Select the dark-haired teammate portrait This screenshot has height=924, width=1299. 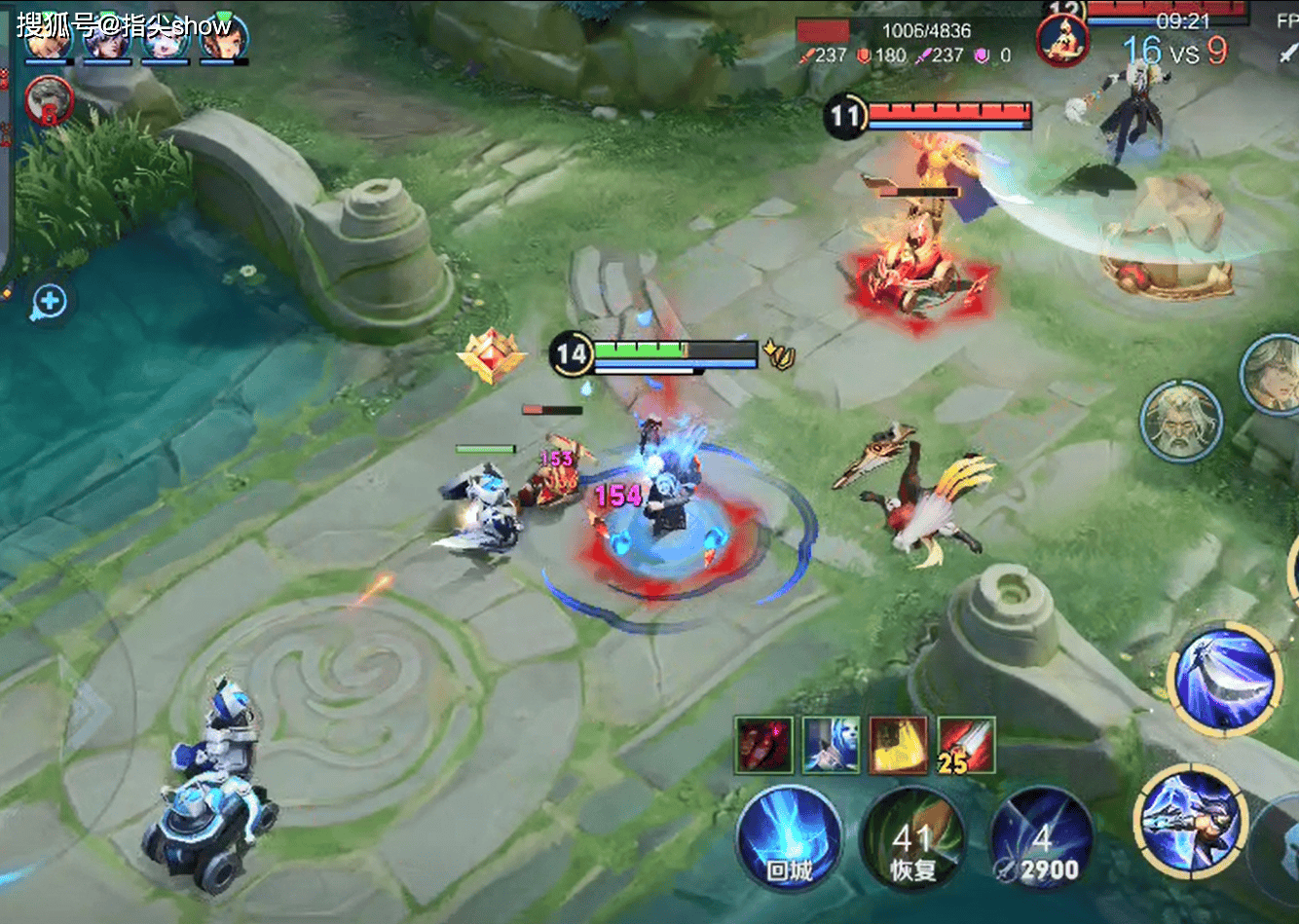[224, 39]
